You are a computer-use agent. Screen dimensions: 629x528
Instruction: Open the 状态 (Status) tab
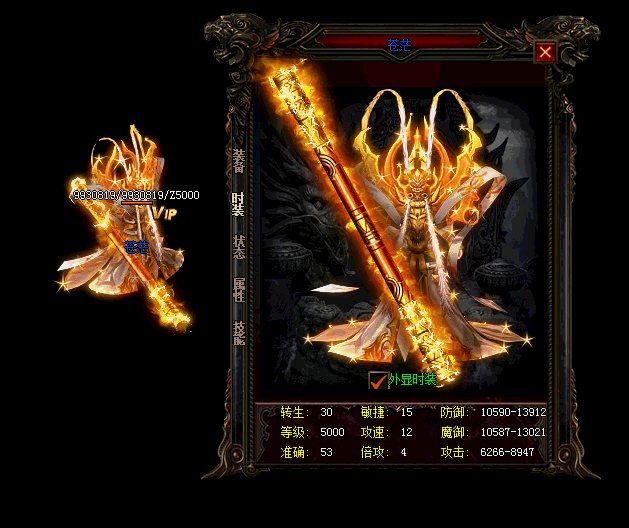point(238,247)
